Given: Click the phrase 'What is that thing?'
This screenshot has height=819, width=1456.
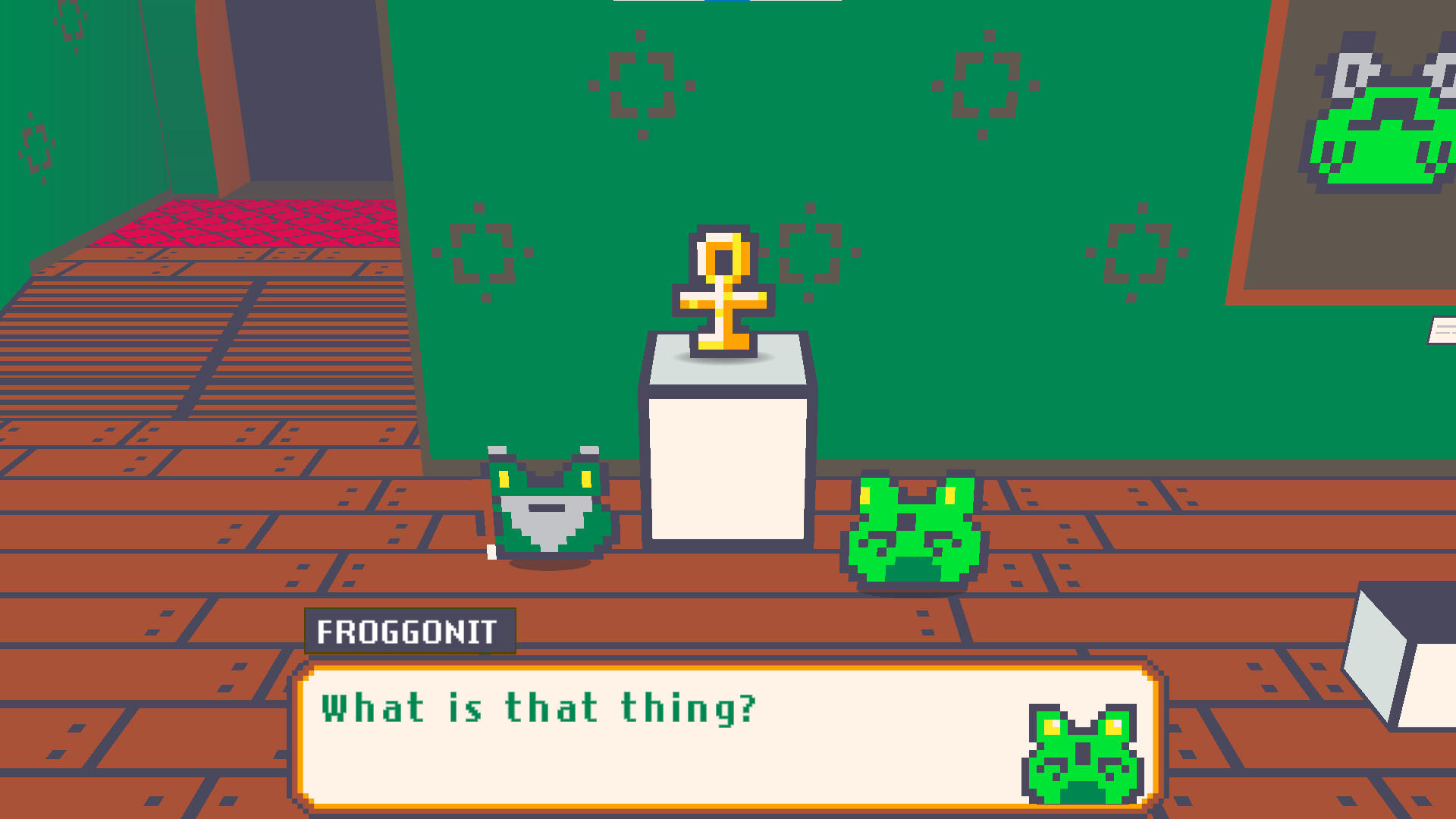Looking at the screenshot, I should click(x=538, y=709).
